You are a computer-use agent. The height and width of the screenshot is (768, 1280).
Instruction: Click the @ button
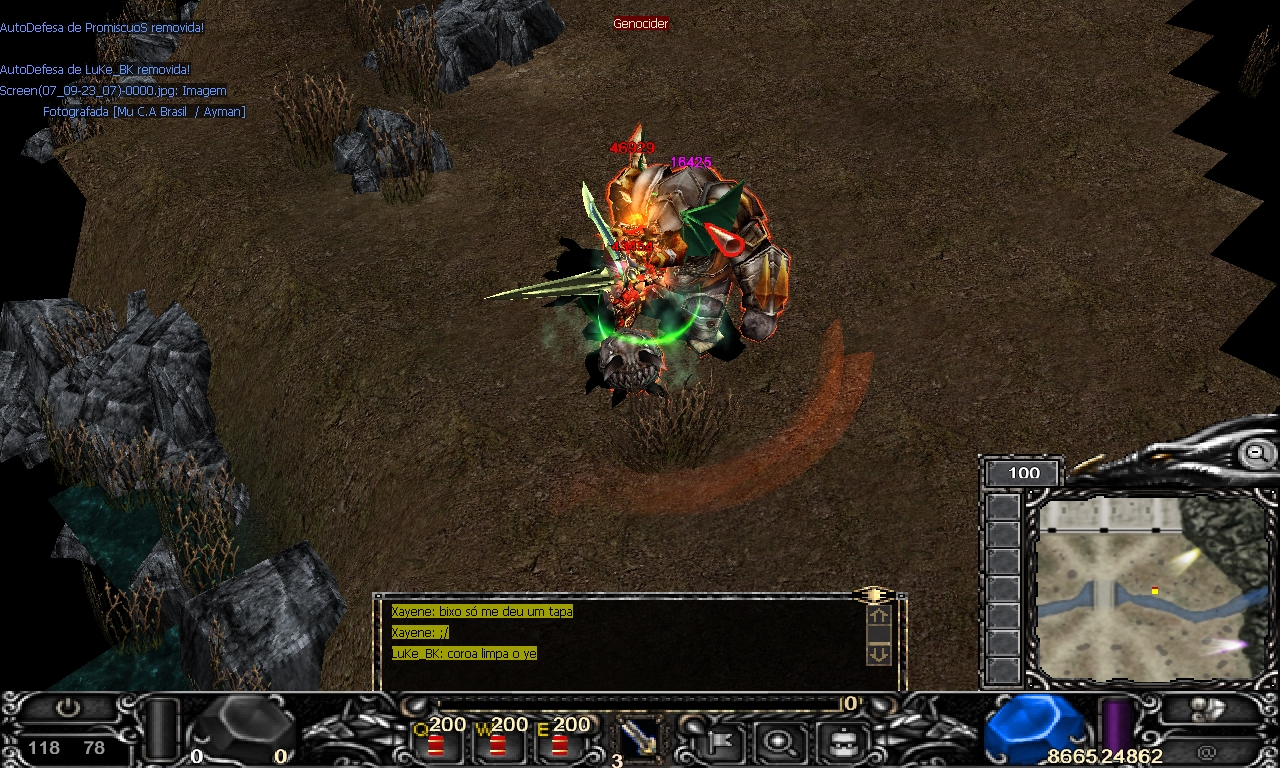tap(1207, 750)
